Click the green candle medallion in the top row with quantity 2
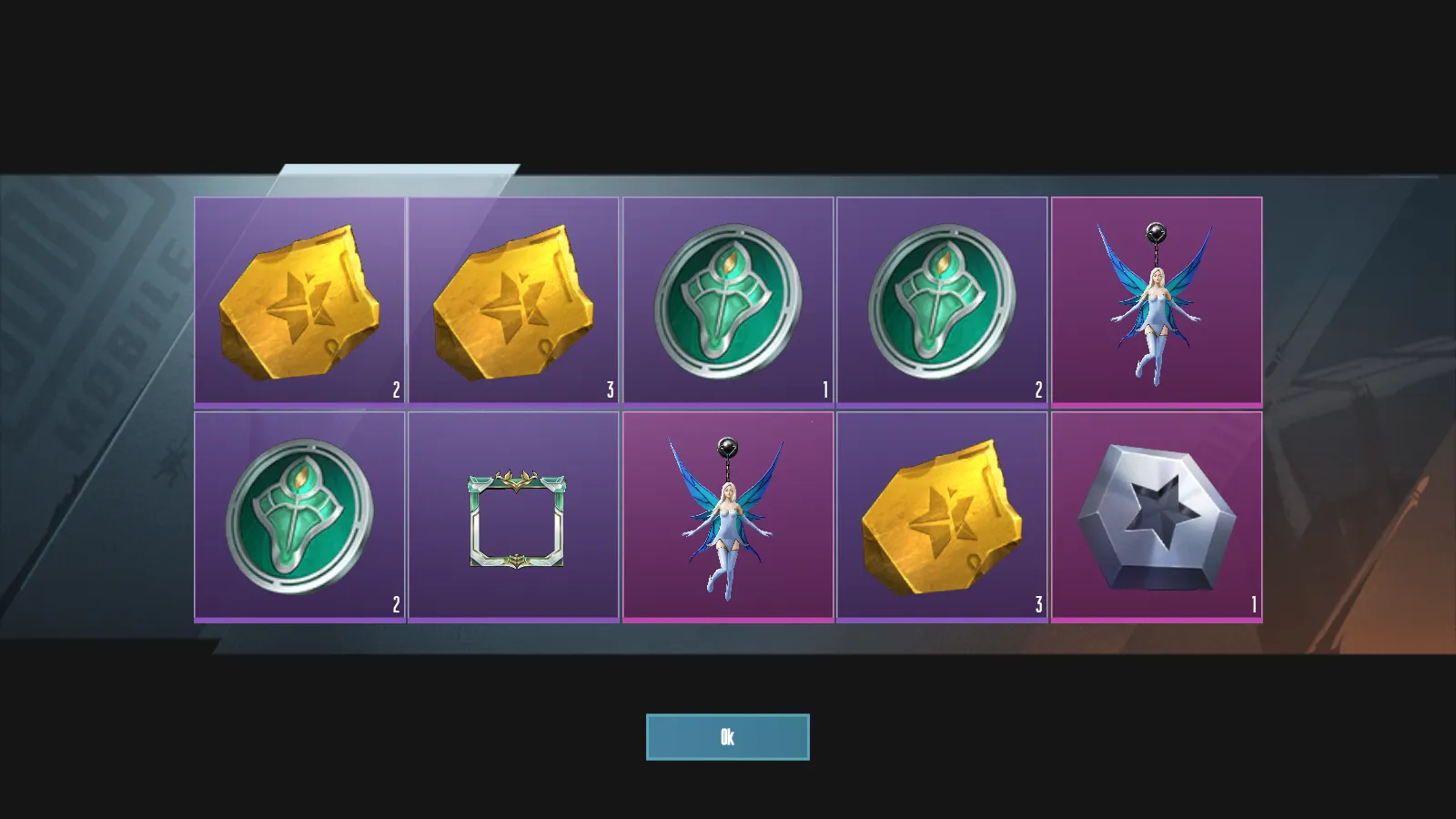Viewport: 1456px width, 819px height. [942, 298]
